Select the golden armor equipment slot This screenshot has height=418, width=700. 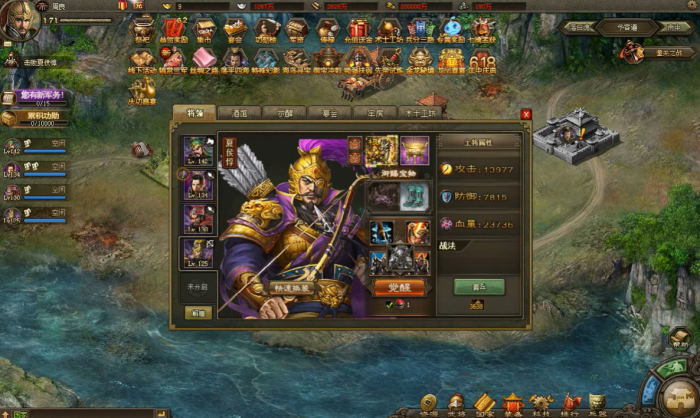381,150
